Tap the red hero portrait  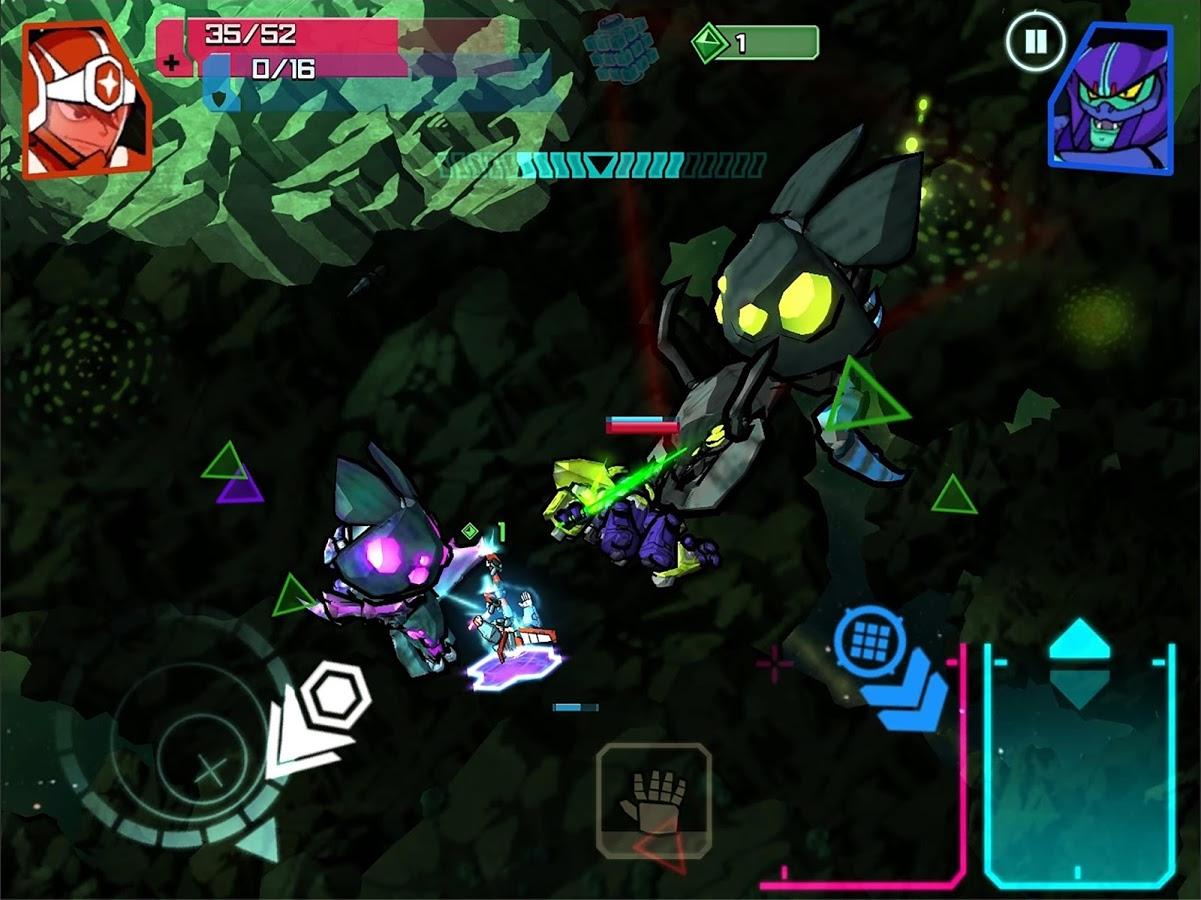tap(85, 98)
